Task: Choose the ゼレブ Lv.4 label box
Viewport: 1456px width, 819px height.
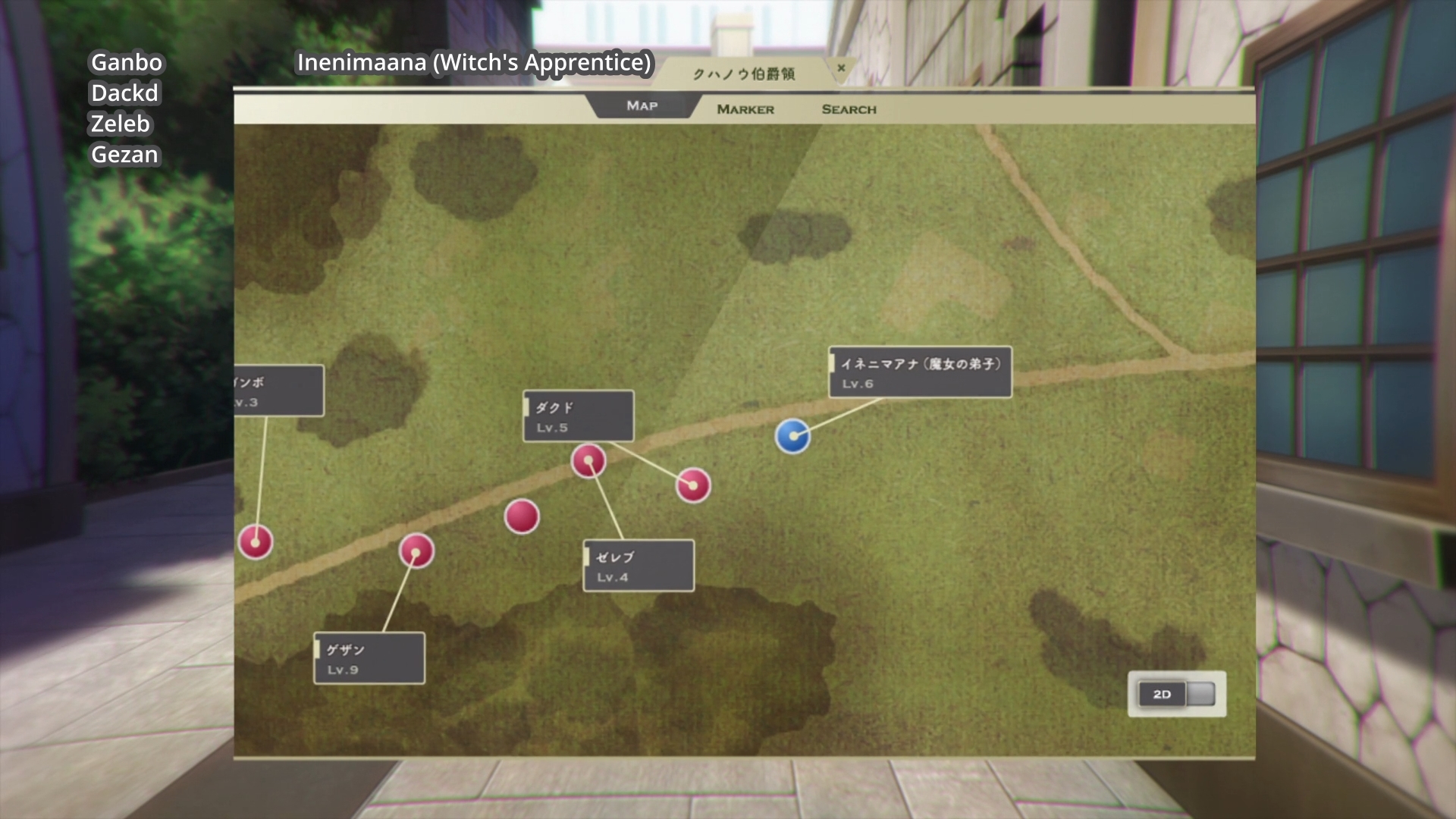Action: 638,566
